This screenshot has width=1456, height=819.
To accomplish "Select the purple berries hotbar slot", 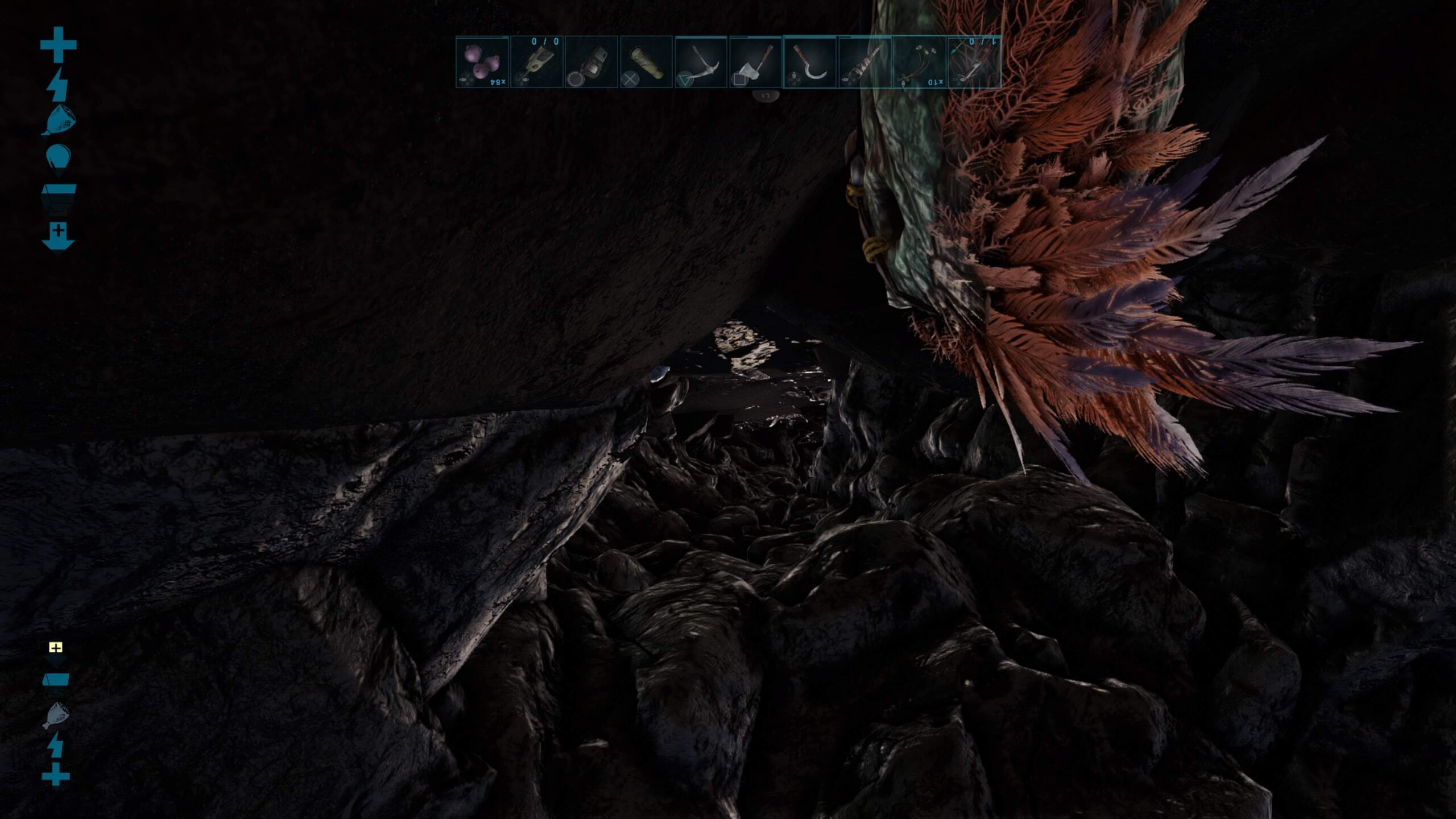I will pyautogui.click(x=482, y=61).
